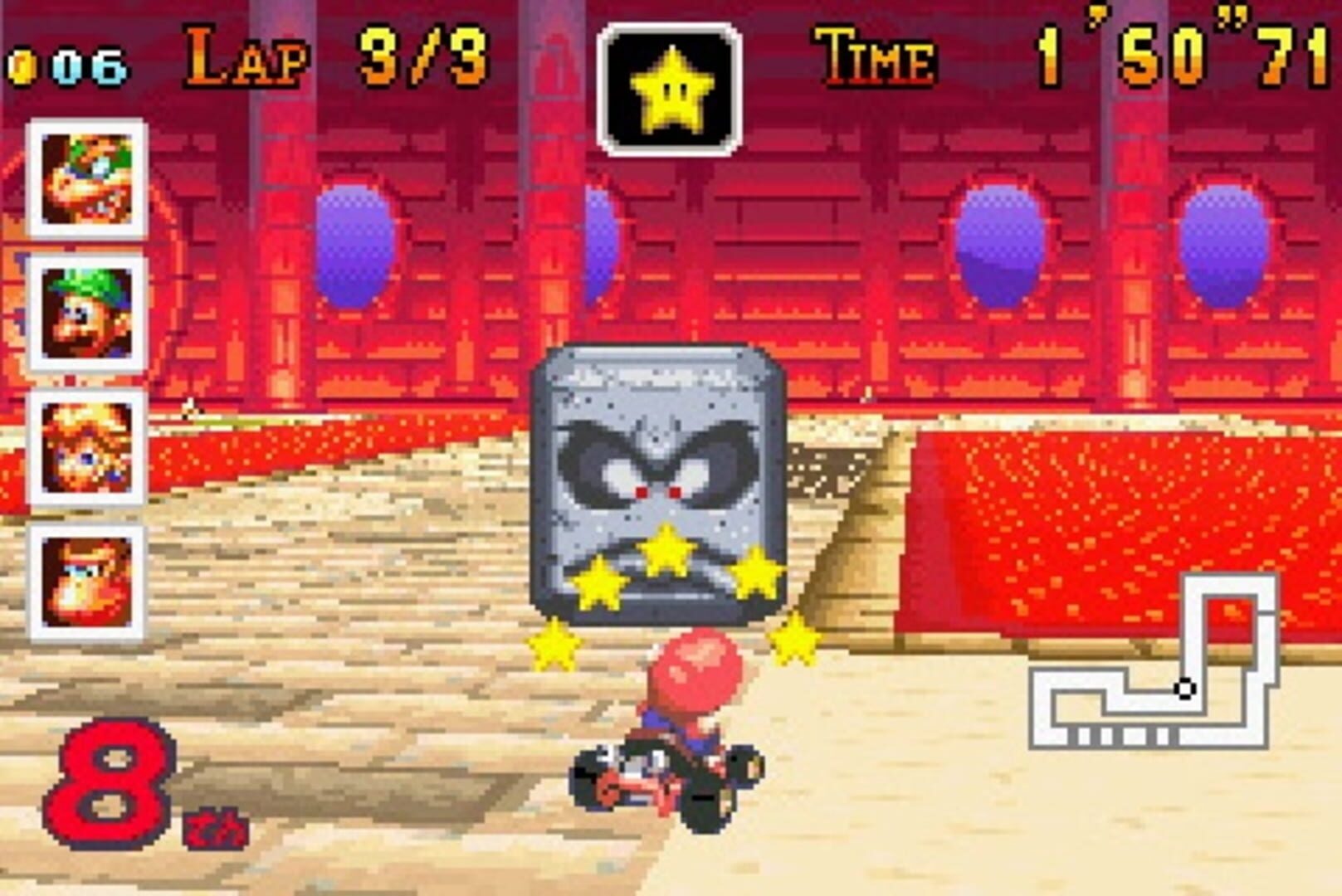Viewport: 1342px width, 896px height.
Task: Select Bowser's portrait in the racer list
Action: [x=85, y=177]
